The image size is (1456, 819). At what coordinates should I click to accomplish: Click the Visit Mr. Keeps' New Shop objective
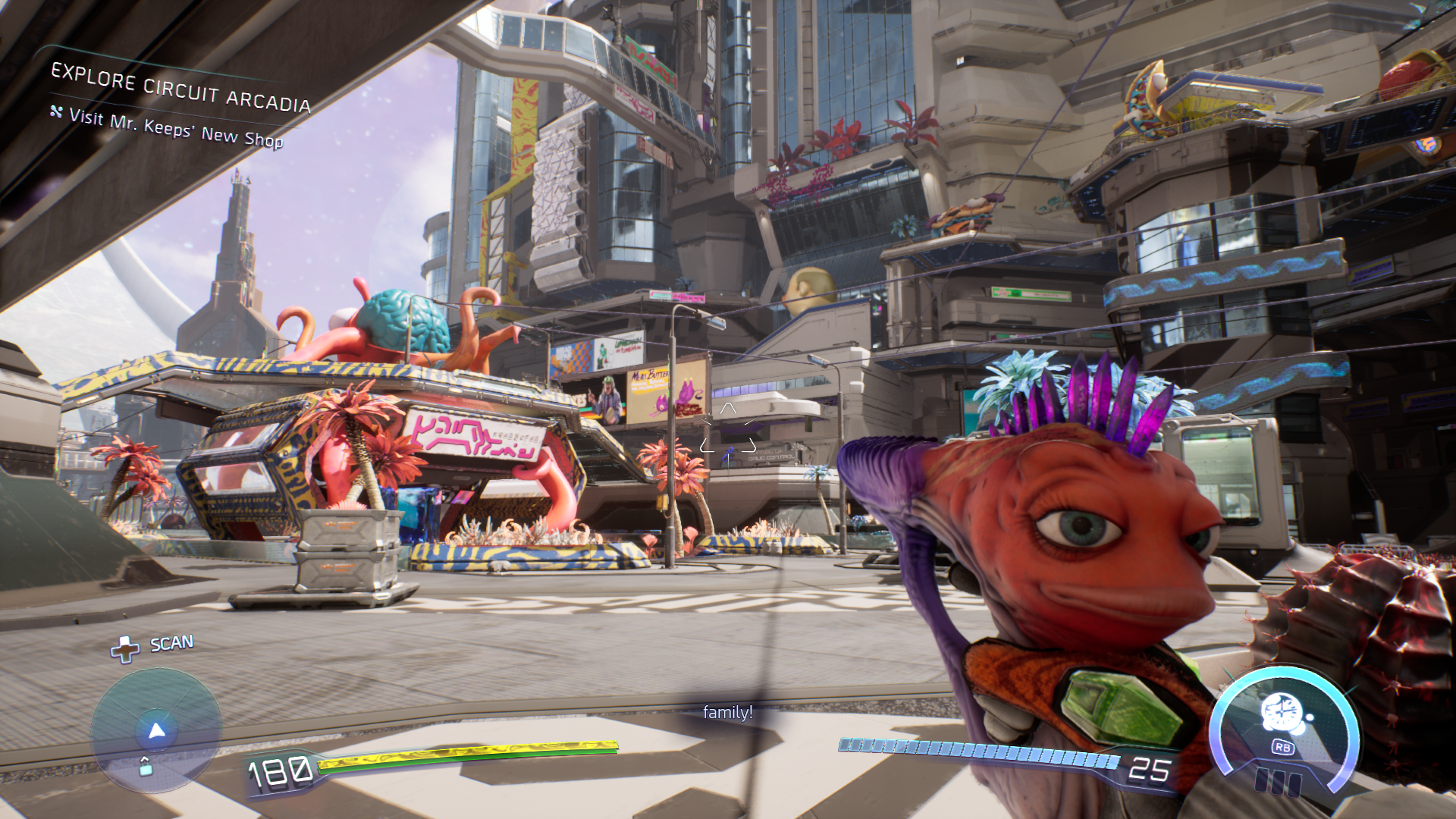pyautogui.click(x=175, y=128)
